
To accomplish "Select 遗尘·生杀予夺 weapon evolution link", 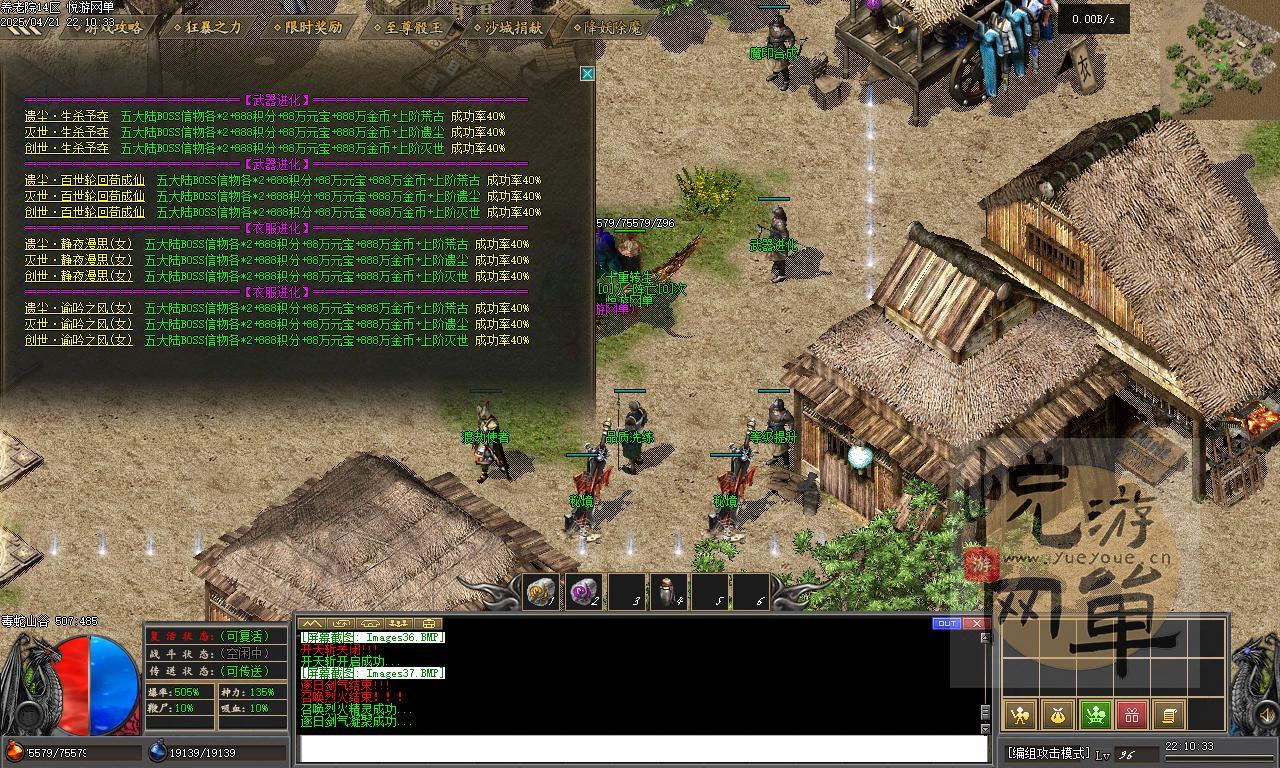I will tap(67, 116).
